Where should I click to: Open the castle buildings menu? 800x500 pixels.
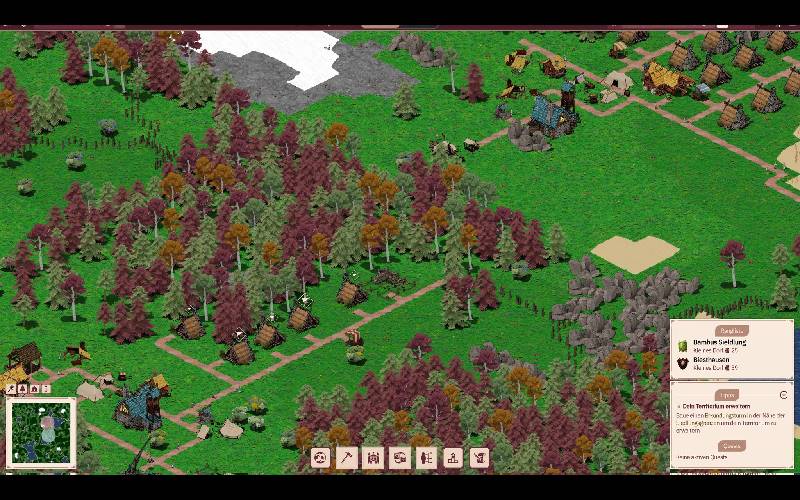pyautogui.click(x=373, y=457)
